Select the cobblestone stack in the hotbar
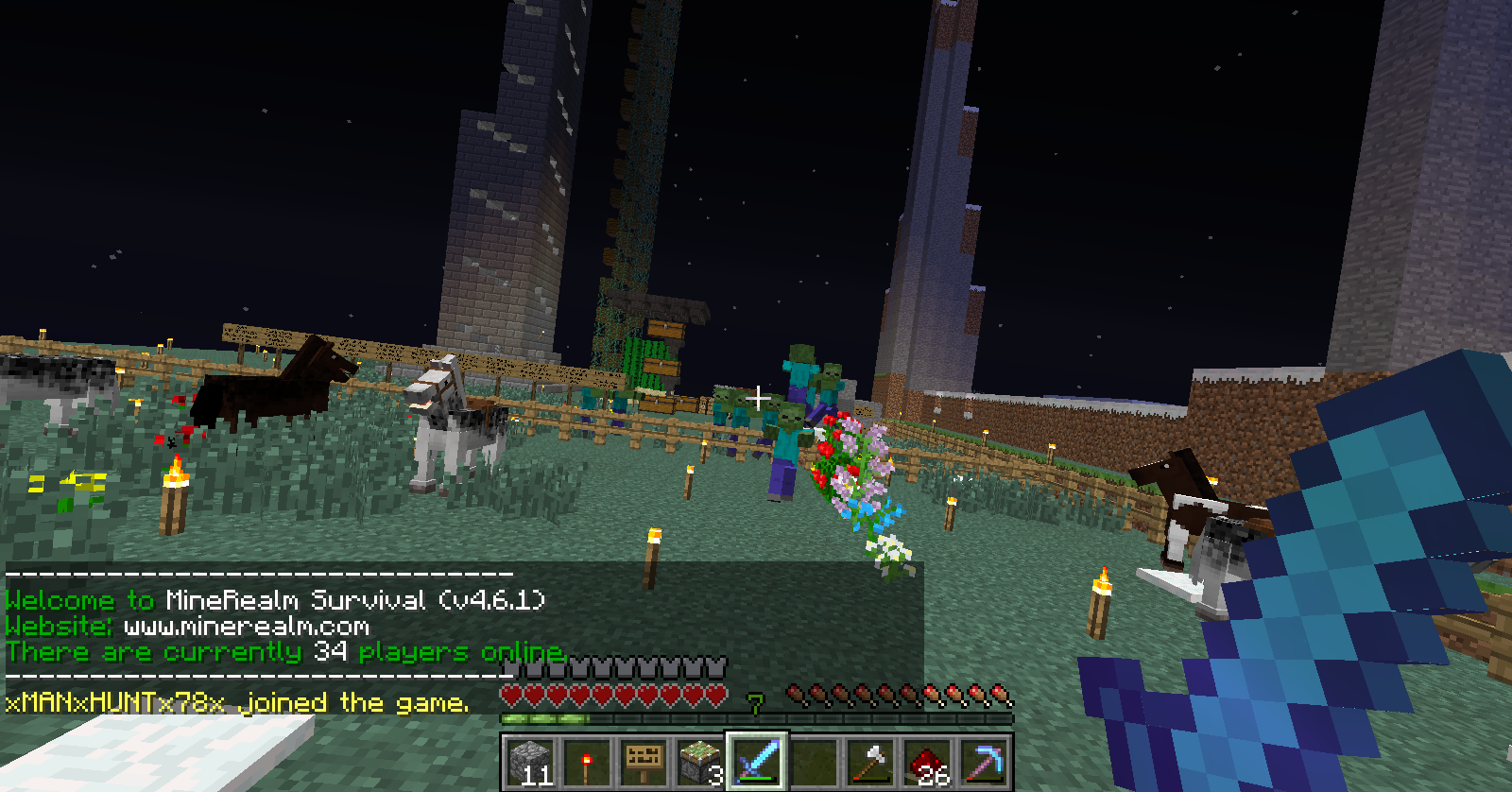Screen dimensions: 1512x792 coord(534,759)
